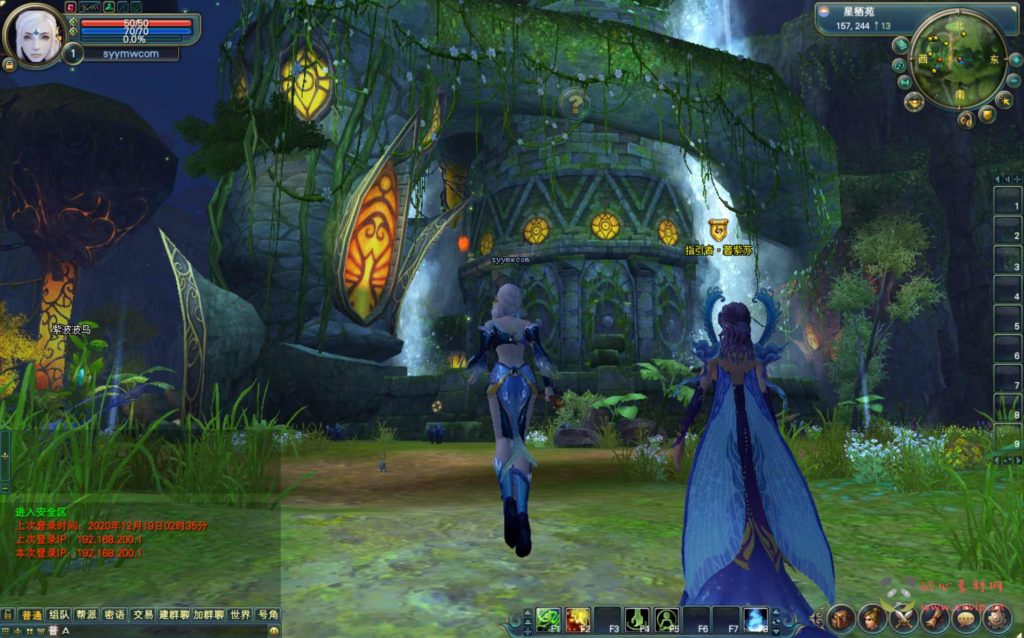The image size is (1024, 638).
Task: Activate the F2 fiery skill
Action: 577,620
